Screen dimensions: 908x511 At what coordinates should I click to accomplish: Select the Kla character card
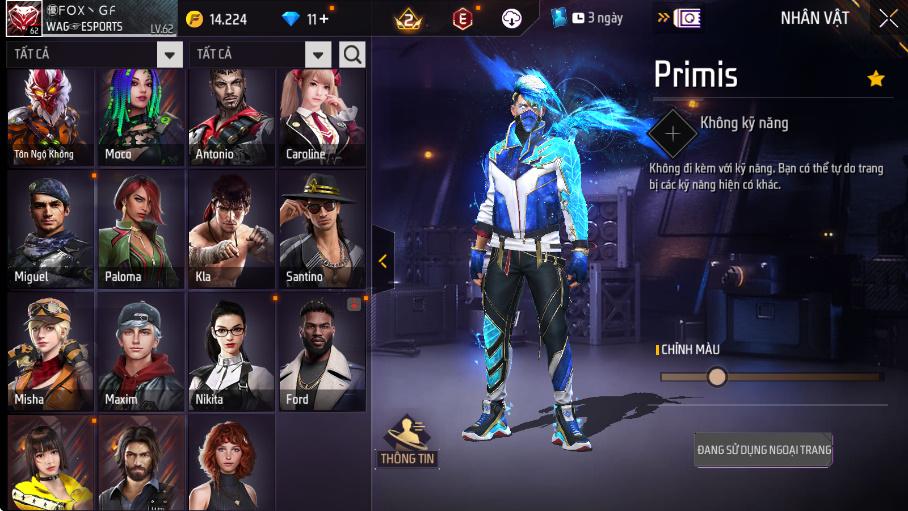pyautogui.click(x=231, y=230)
